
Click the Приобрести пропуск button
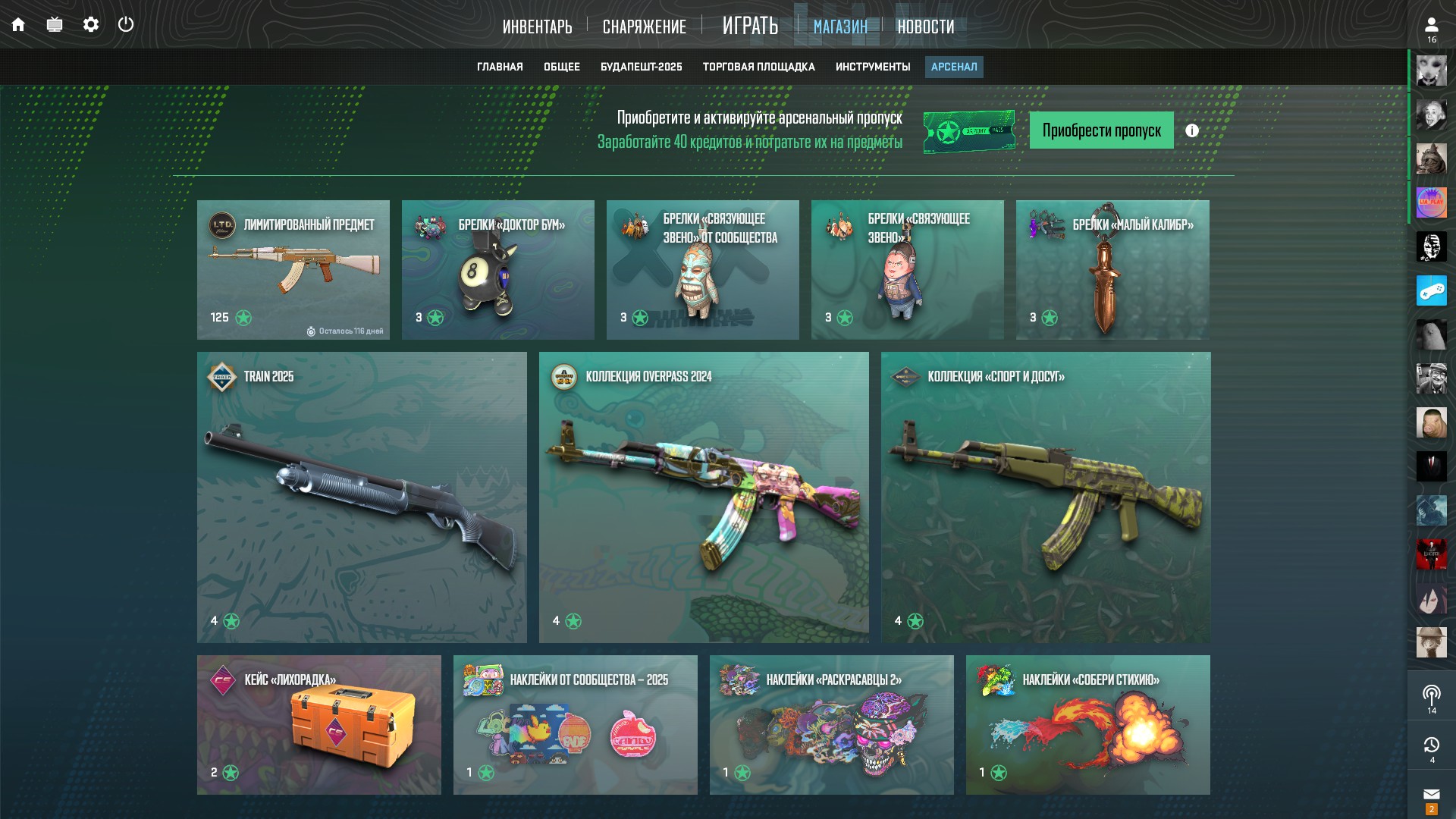[1101, 130]
